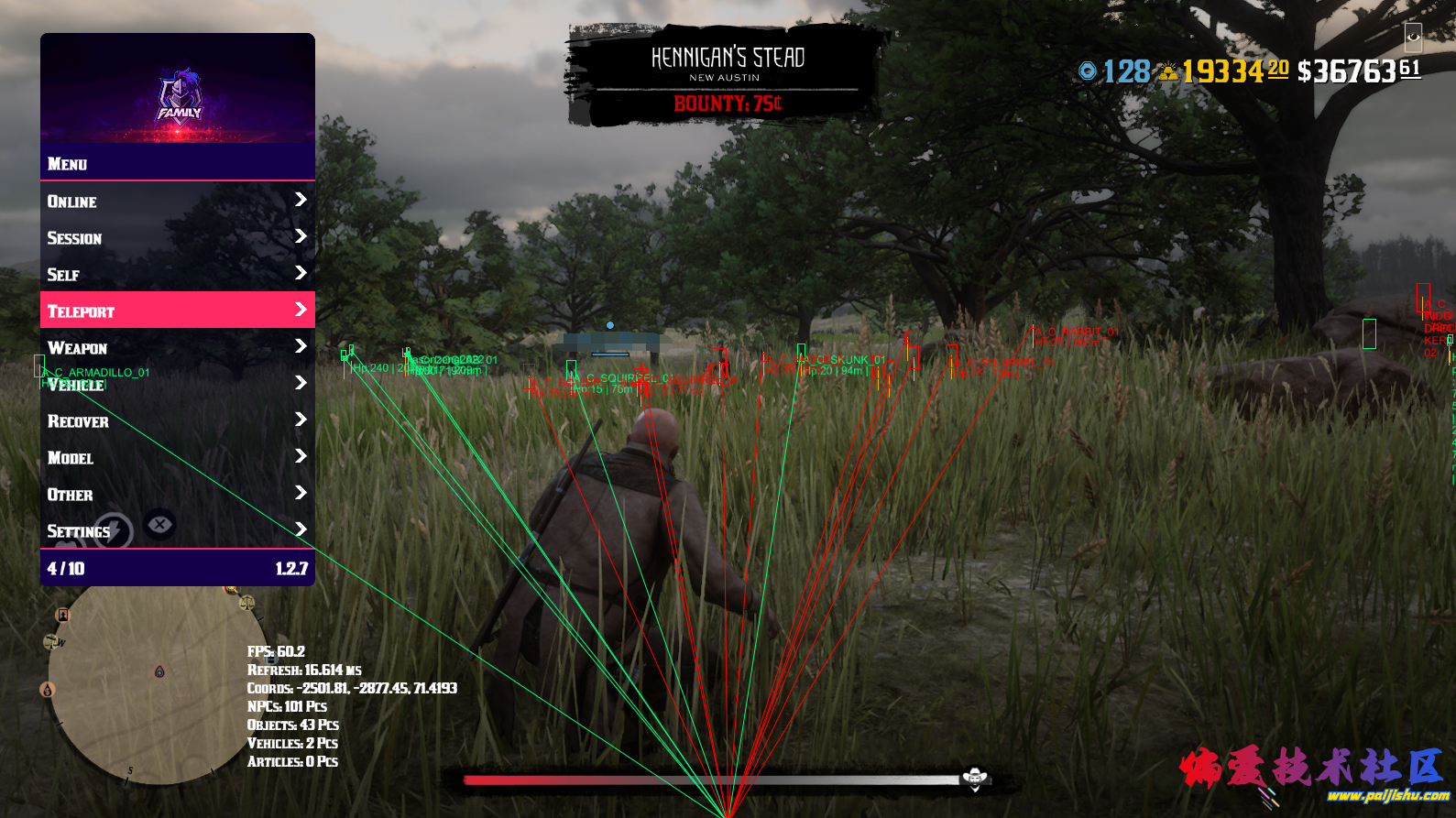Open the Weapon submenu
This screenshot has height=818, width=1456.
point(177,347)
